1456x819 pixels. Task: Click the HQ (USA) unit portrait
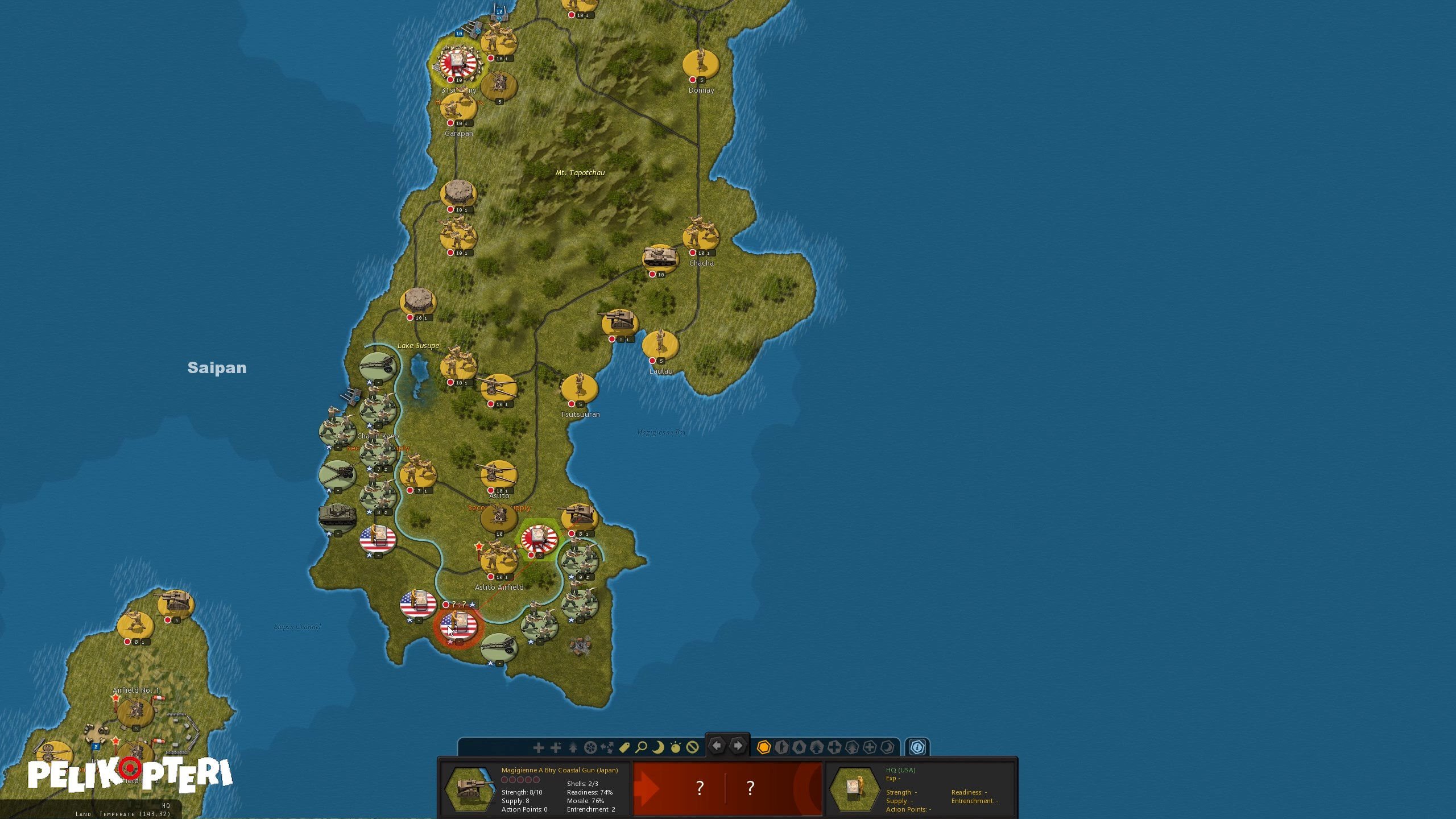[x=854, y=789]
